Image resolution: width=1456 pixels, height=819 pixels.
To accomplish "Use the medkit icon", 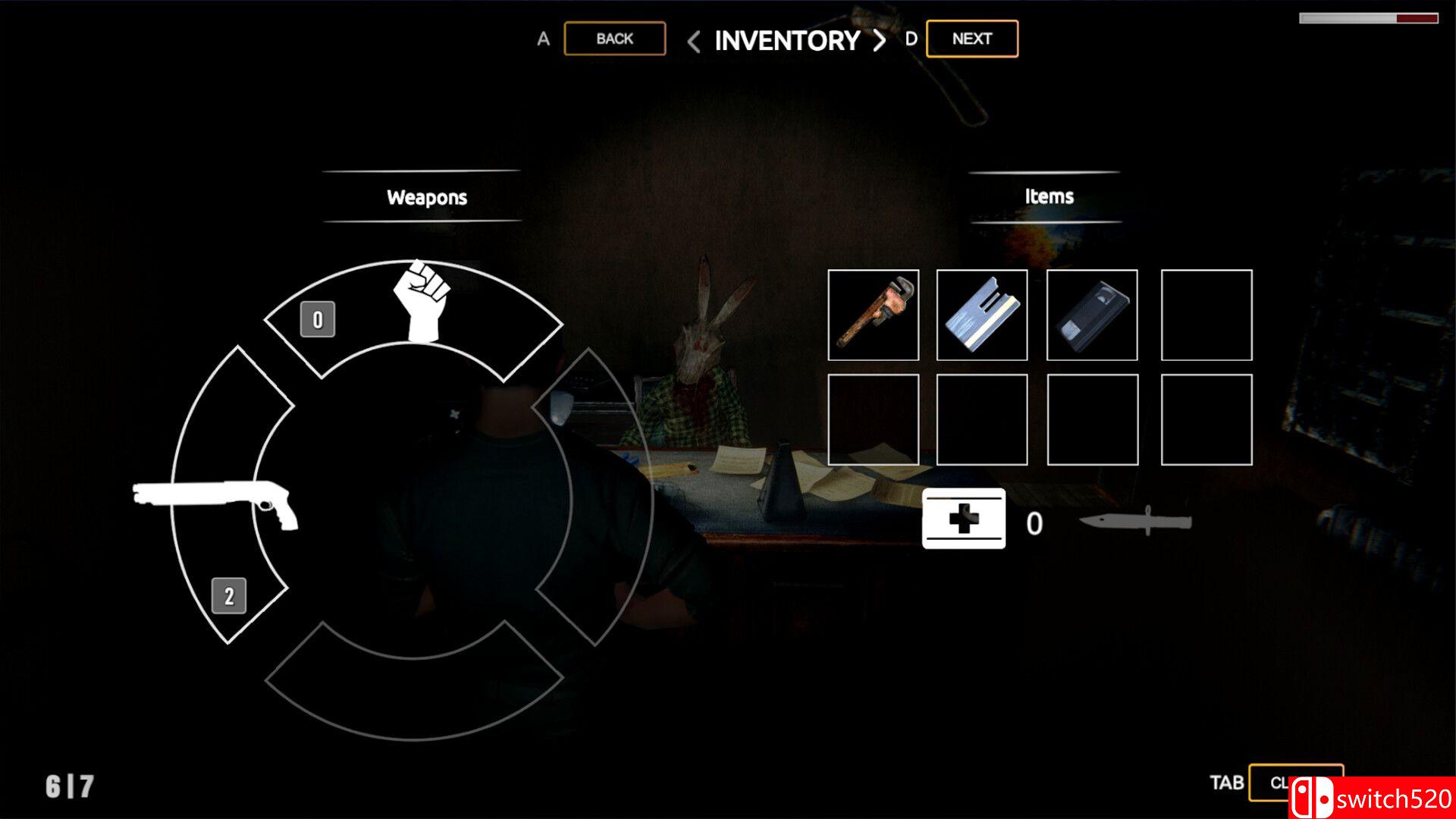I will pyautogui.click(x=963, y=519).
